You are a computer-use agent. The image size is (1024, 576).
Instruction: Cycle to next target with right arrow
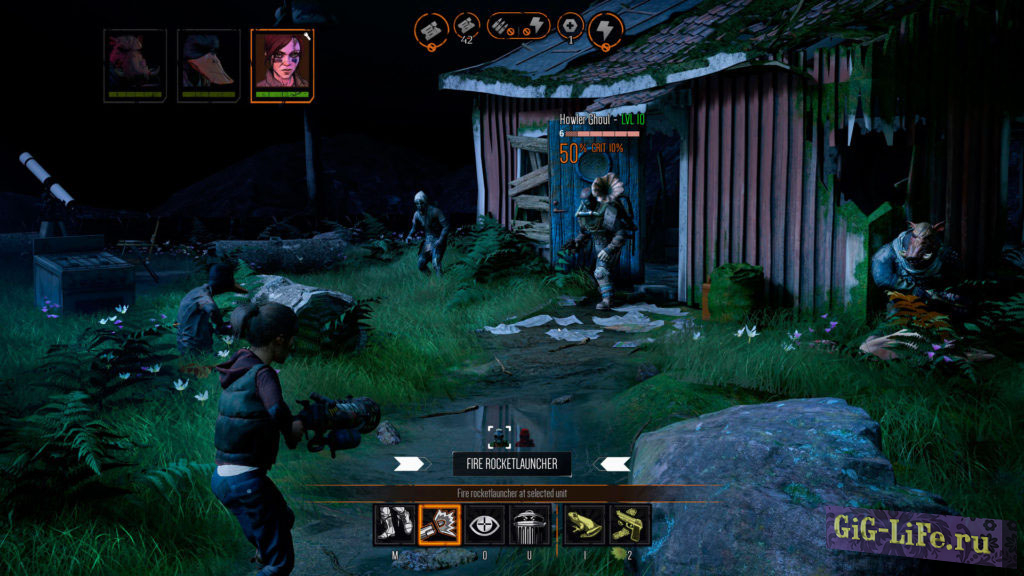coord(612,463)
